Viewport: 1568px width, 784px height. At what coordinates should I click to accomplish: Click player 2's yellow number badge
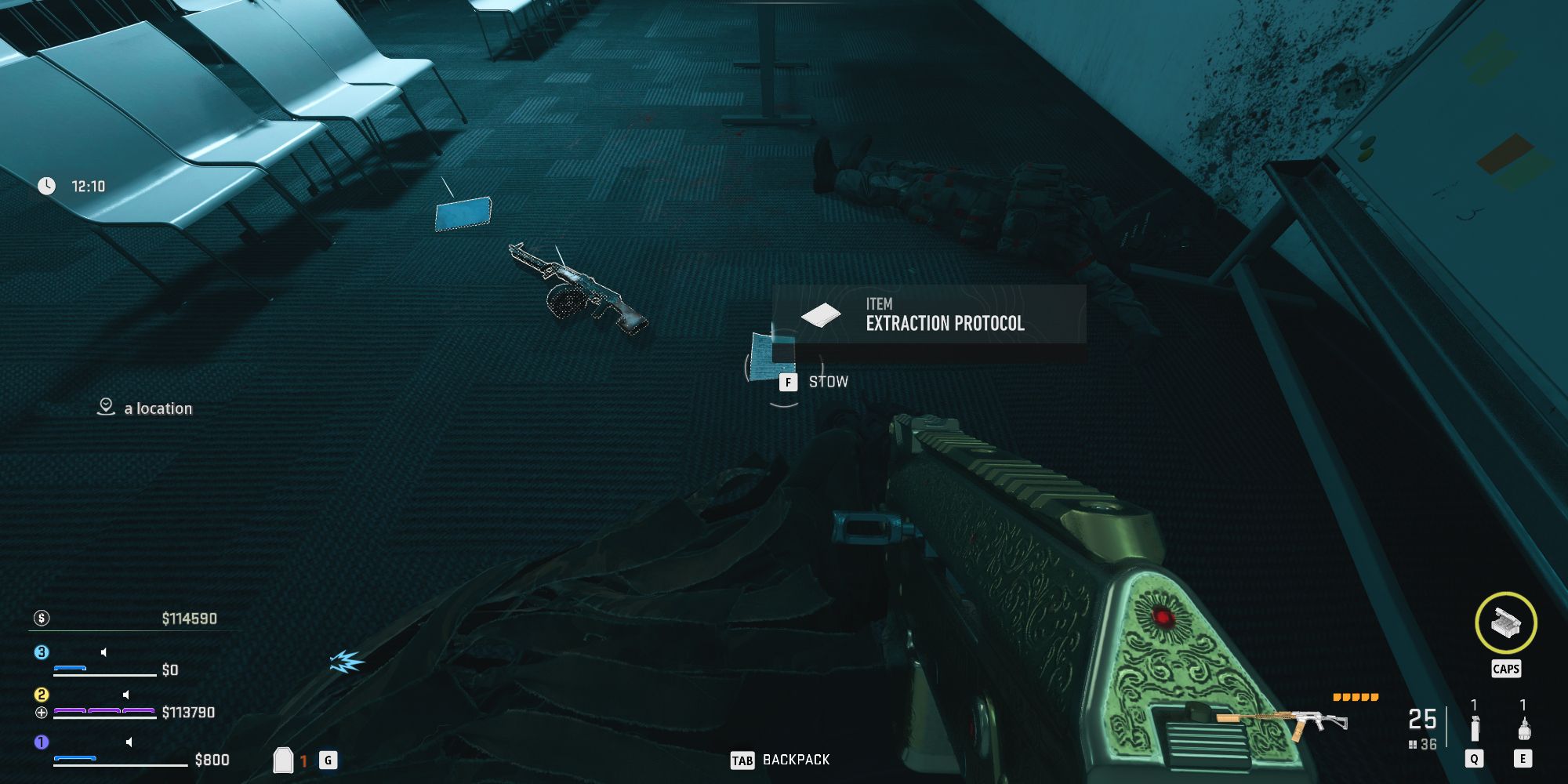coord(41,695)
